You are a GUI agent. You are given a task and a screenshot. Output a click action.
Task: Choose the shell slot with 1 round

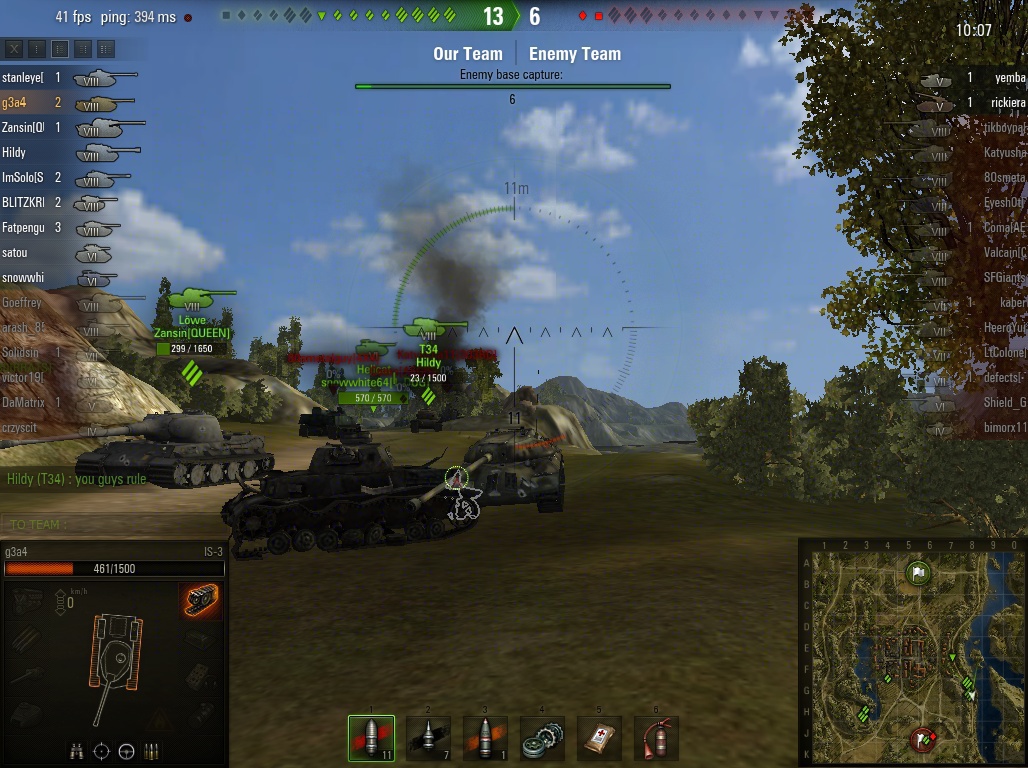(x=485, y=738)
